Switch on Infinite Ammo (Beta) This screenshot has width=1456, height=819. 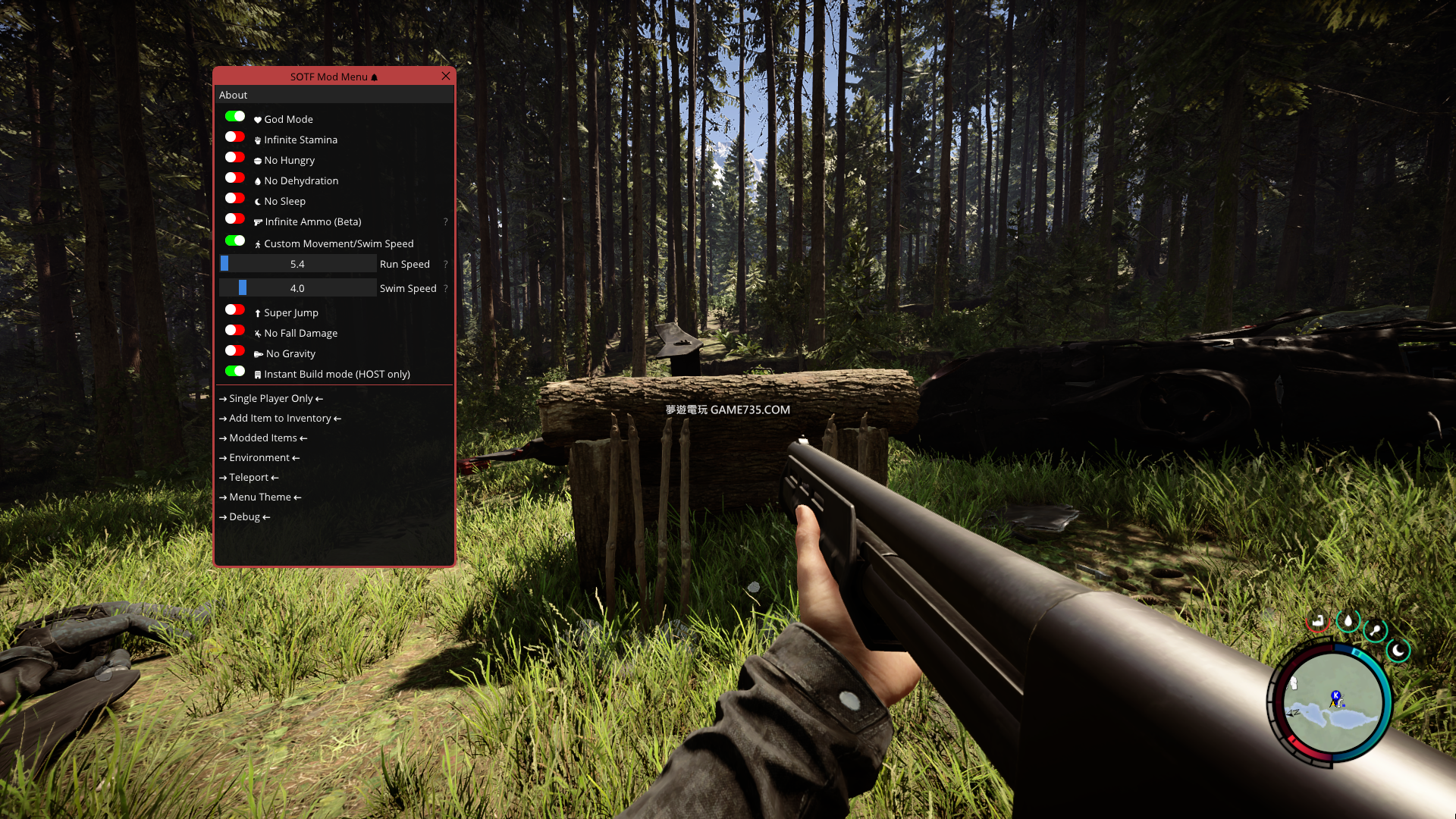[x=235, y=219]
